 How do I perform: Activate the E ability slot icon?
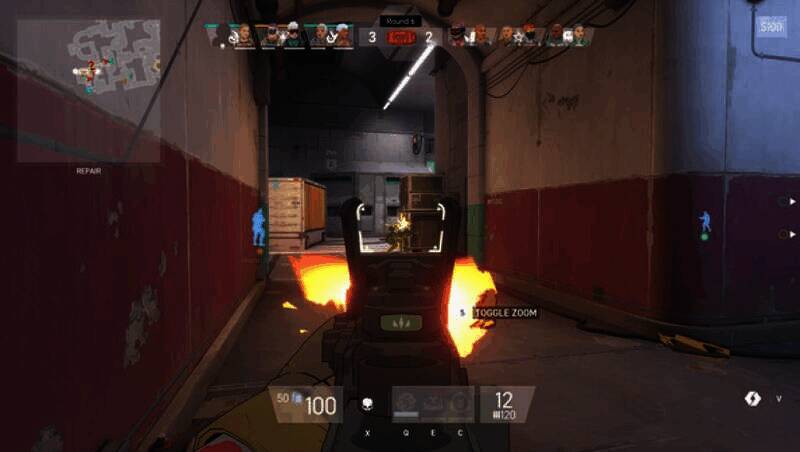point(433,404)
